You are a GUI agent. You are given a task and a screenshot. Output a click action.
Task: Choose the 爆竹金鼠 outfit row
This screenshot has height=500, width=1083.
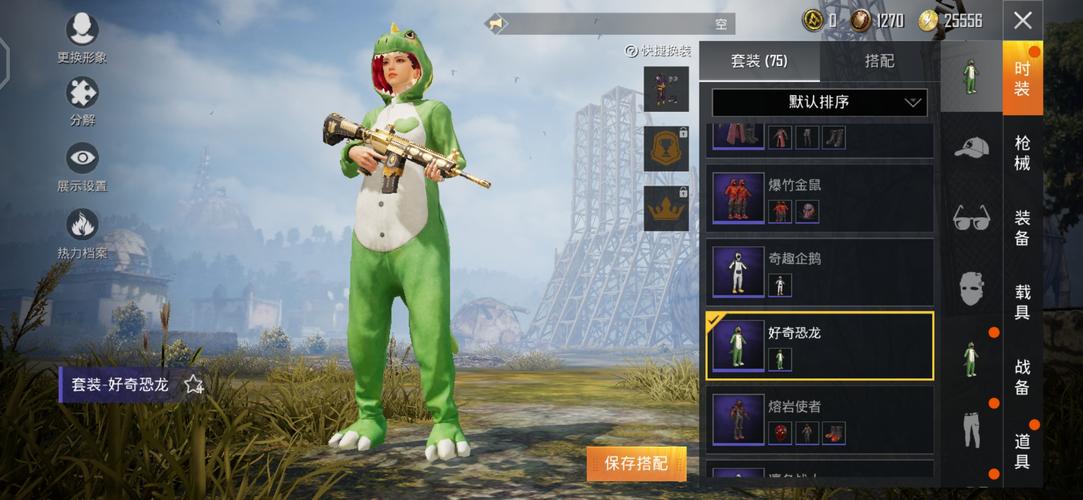click(x=819, y=198)
